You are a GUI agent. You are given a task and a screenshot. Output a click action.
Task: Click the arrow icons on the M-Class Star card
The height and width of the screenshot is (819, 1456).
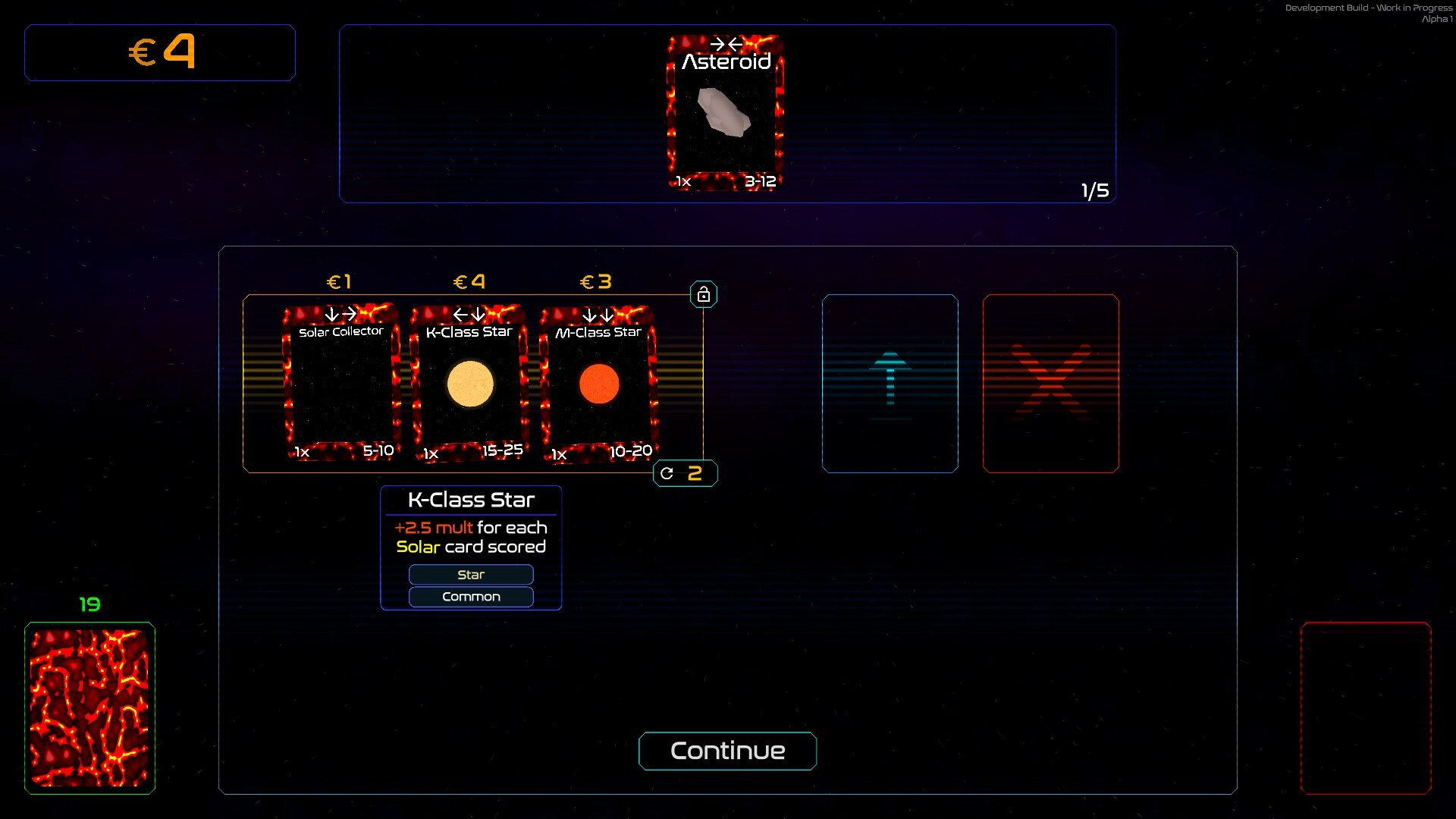click(x=598, y=313)
